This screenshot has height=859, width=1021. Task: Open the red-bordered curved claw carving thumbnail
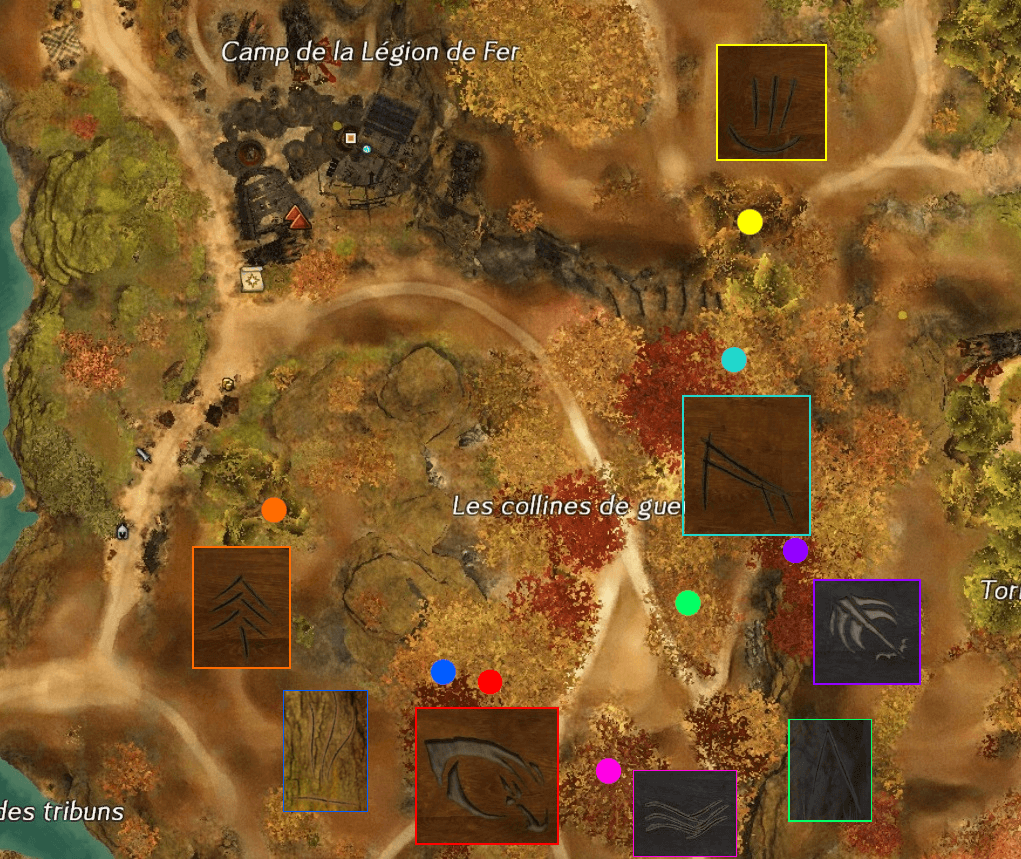click(x=487, y=776)
